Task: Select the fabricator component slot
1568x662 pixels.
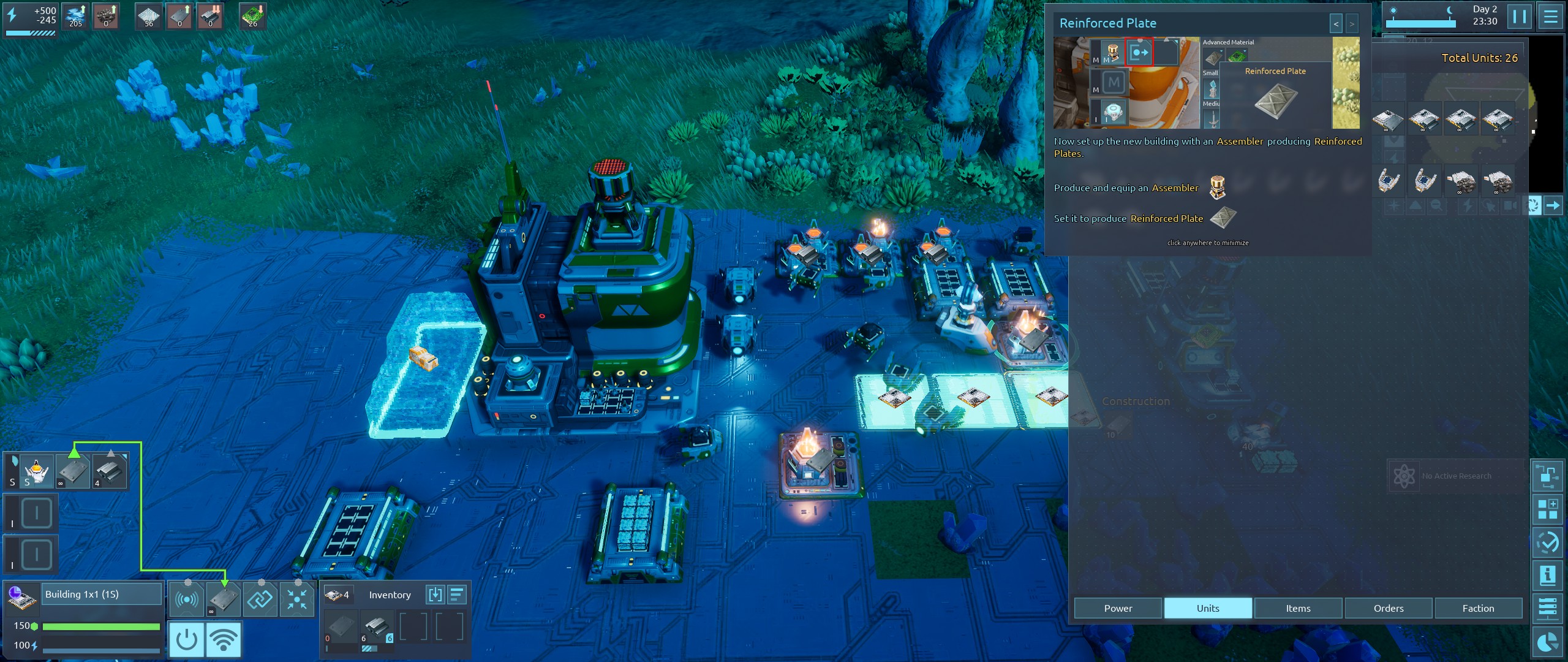Action: click(36, 471)
